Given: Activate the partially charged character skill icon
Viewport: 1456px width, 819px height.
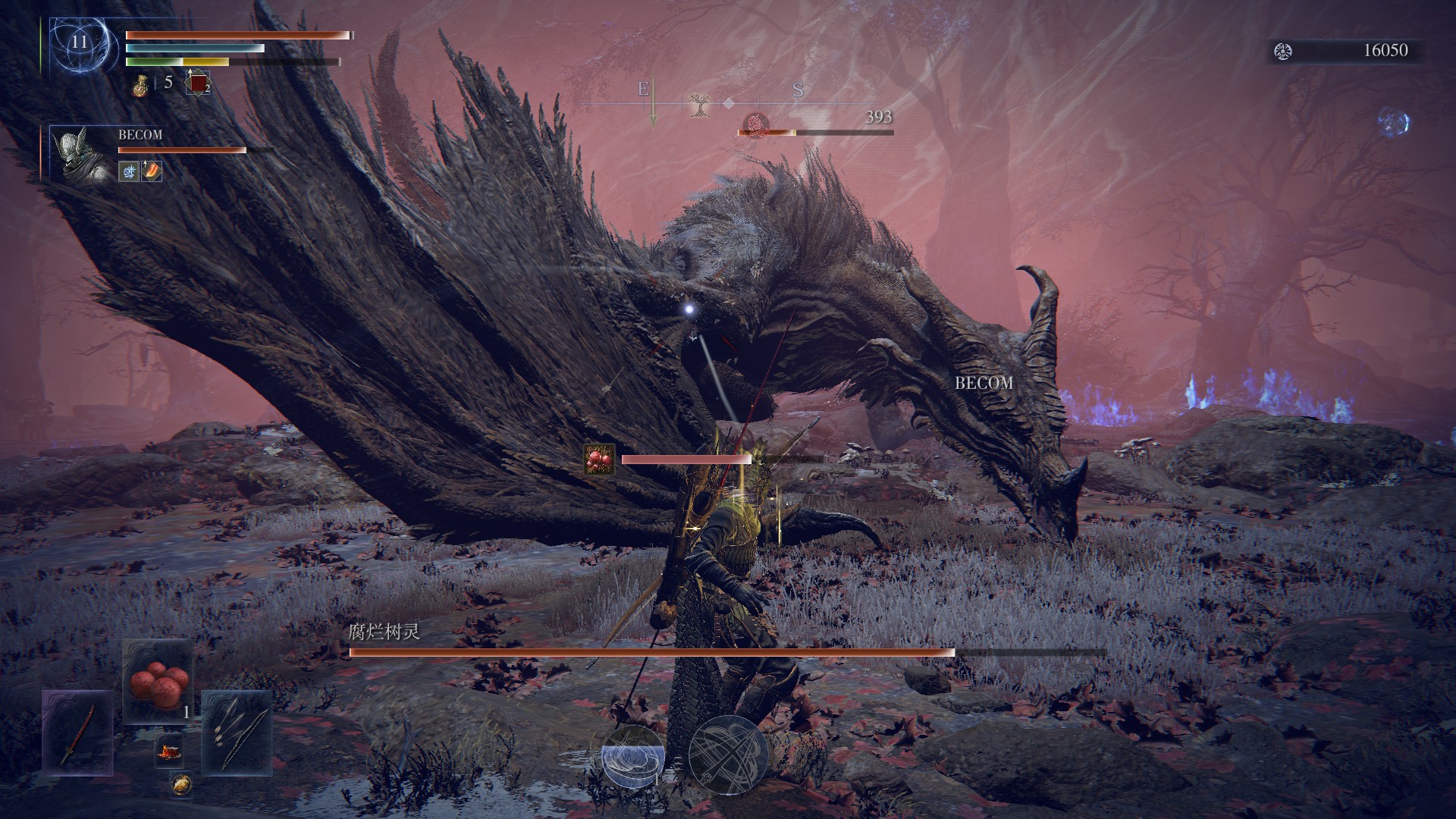Looking at the screenshot, I should [632, 756].
